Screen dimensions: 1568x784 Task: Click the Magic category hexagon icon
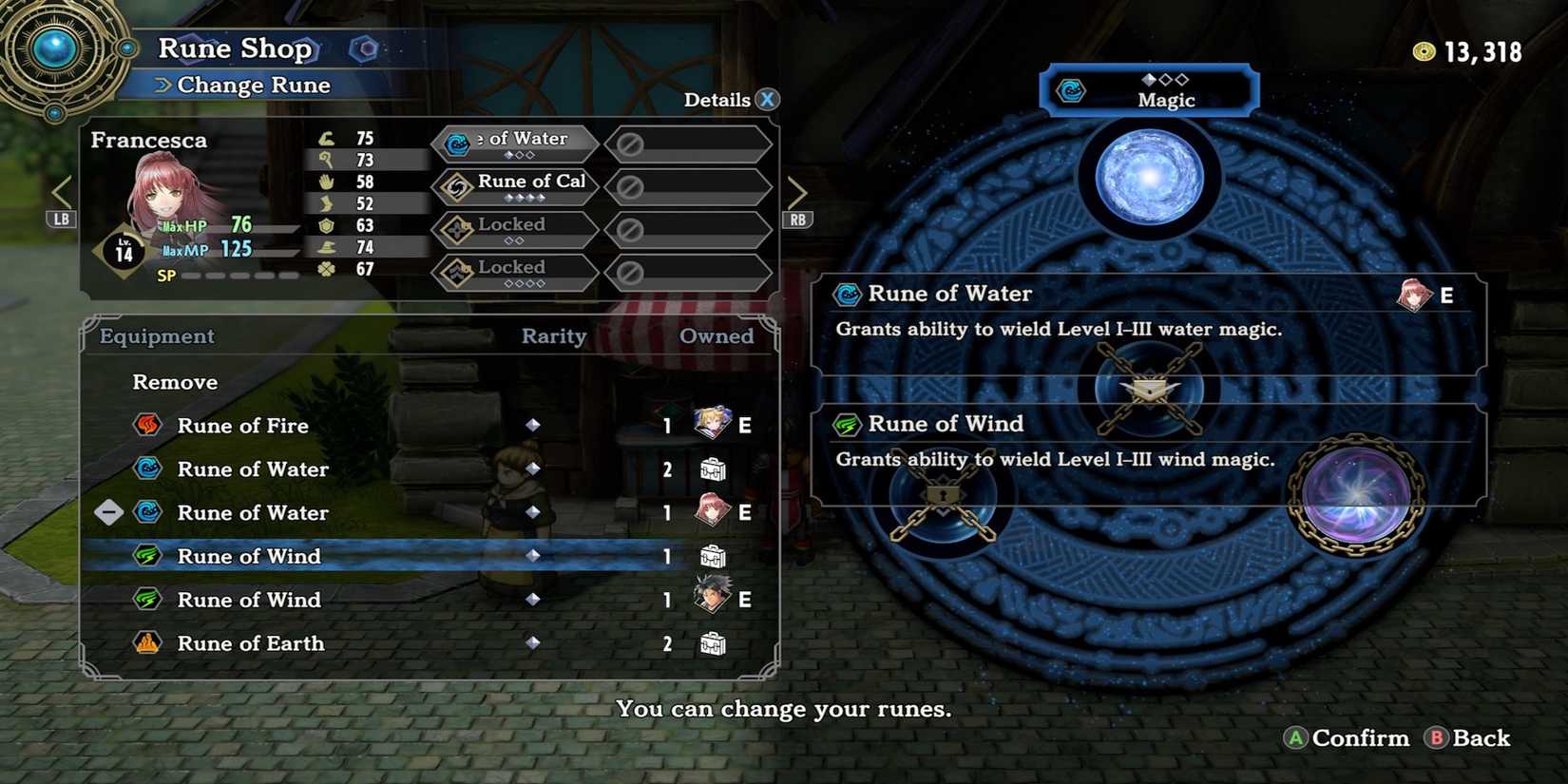(x=1072, y=91)
